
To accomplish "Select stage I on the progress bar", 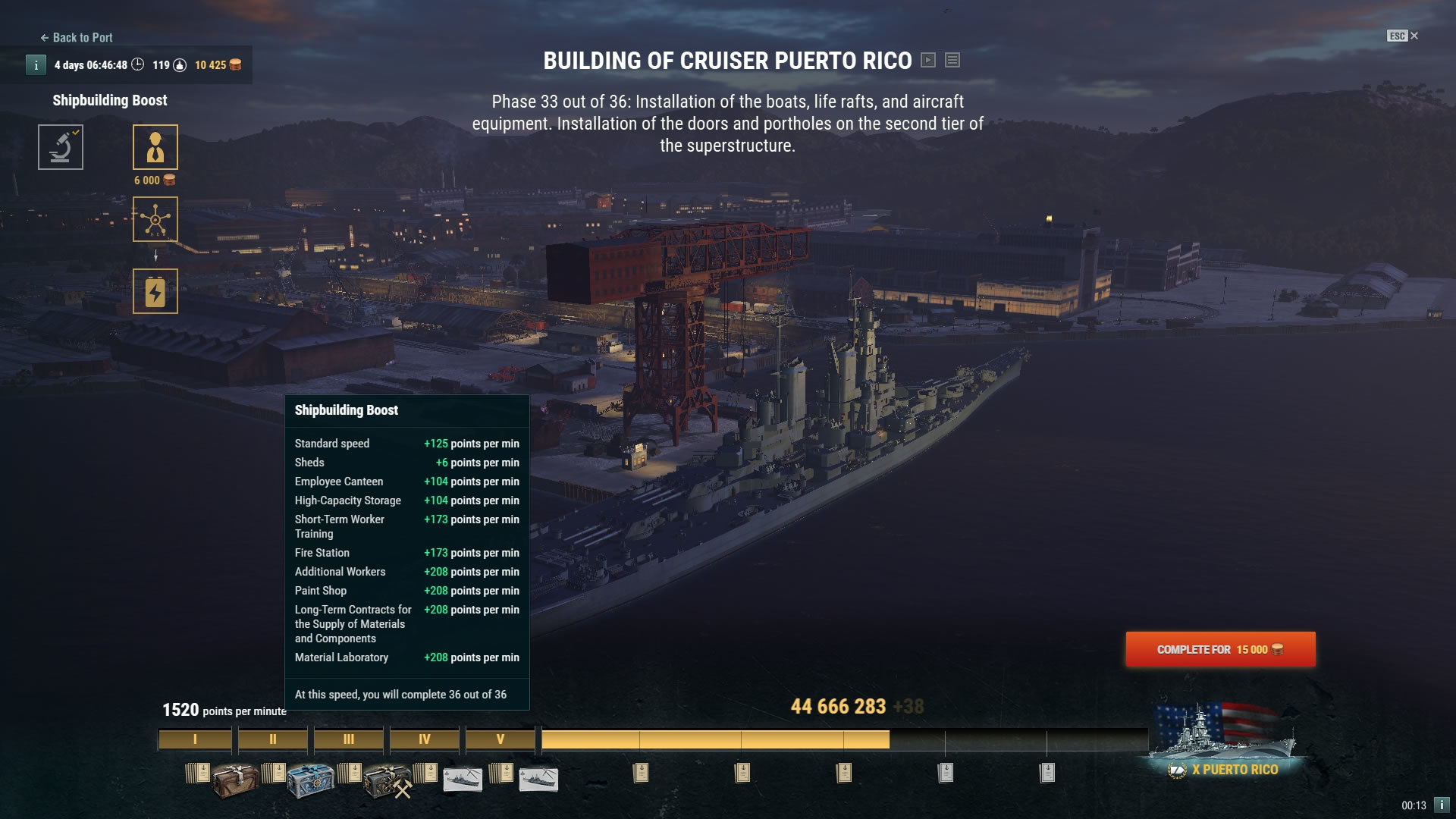I will click(195, 739).
